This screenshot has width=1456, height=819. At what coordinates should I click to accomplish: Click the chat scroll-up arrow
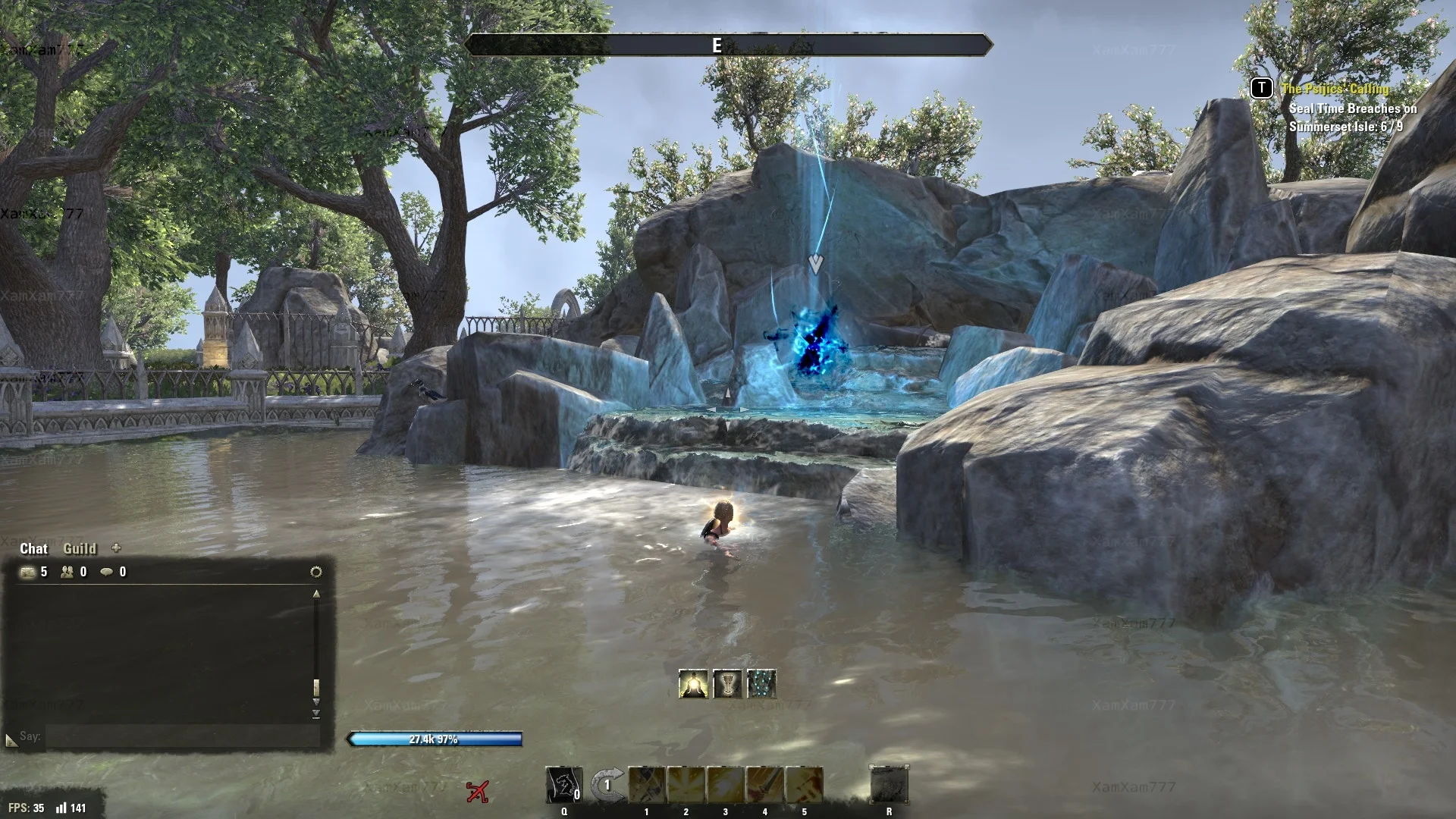tap(316, 595)
